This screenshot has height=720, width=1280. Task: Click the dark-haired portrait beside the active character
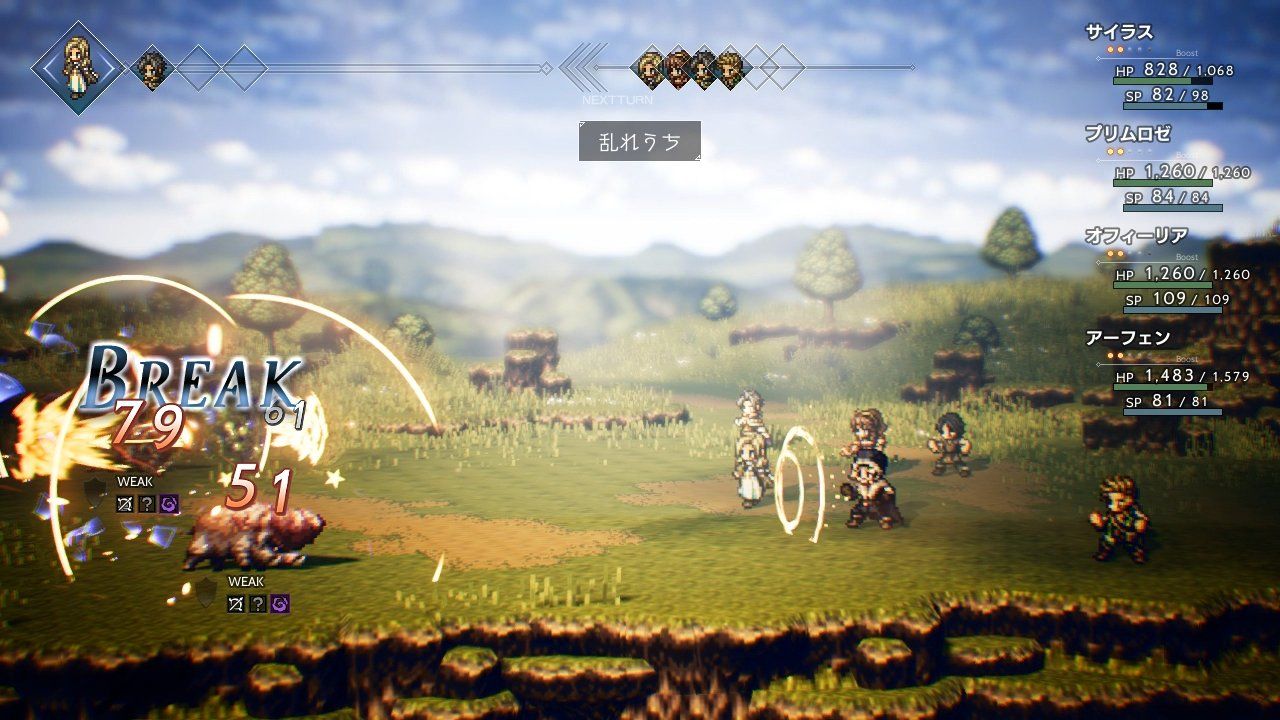tap(151, 68)
